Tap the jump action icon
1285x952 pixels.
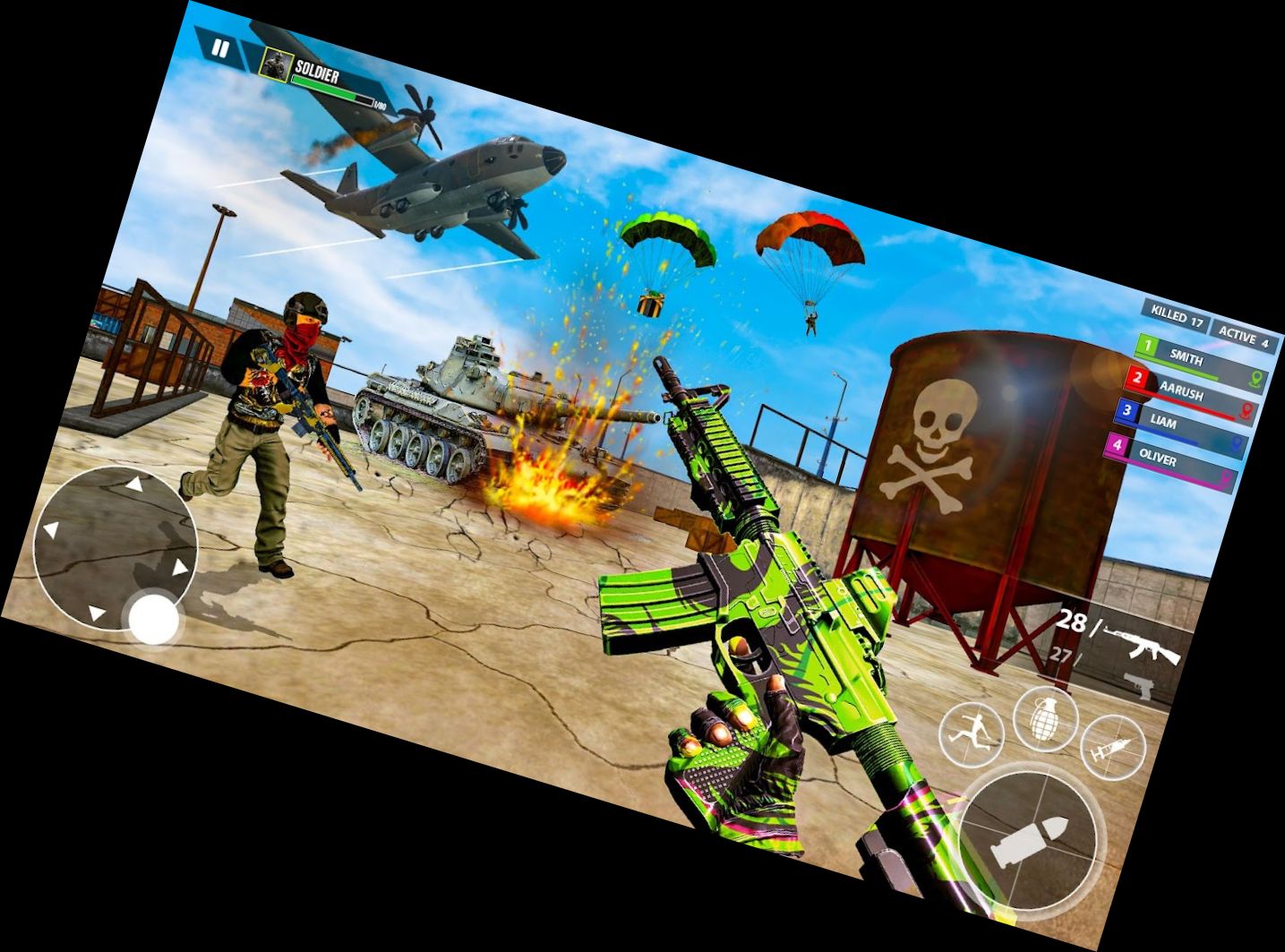pos(972,735)
